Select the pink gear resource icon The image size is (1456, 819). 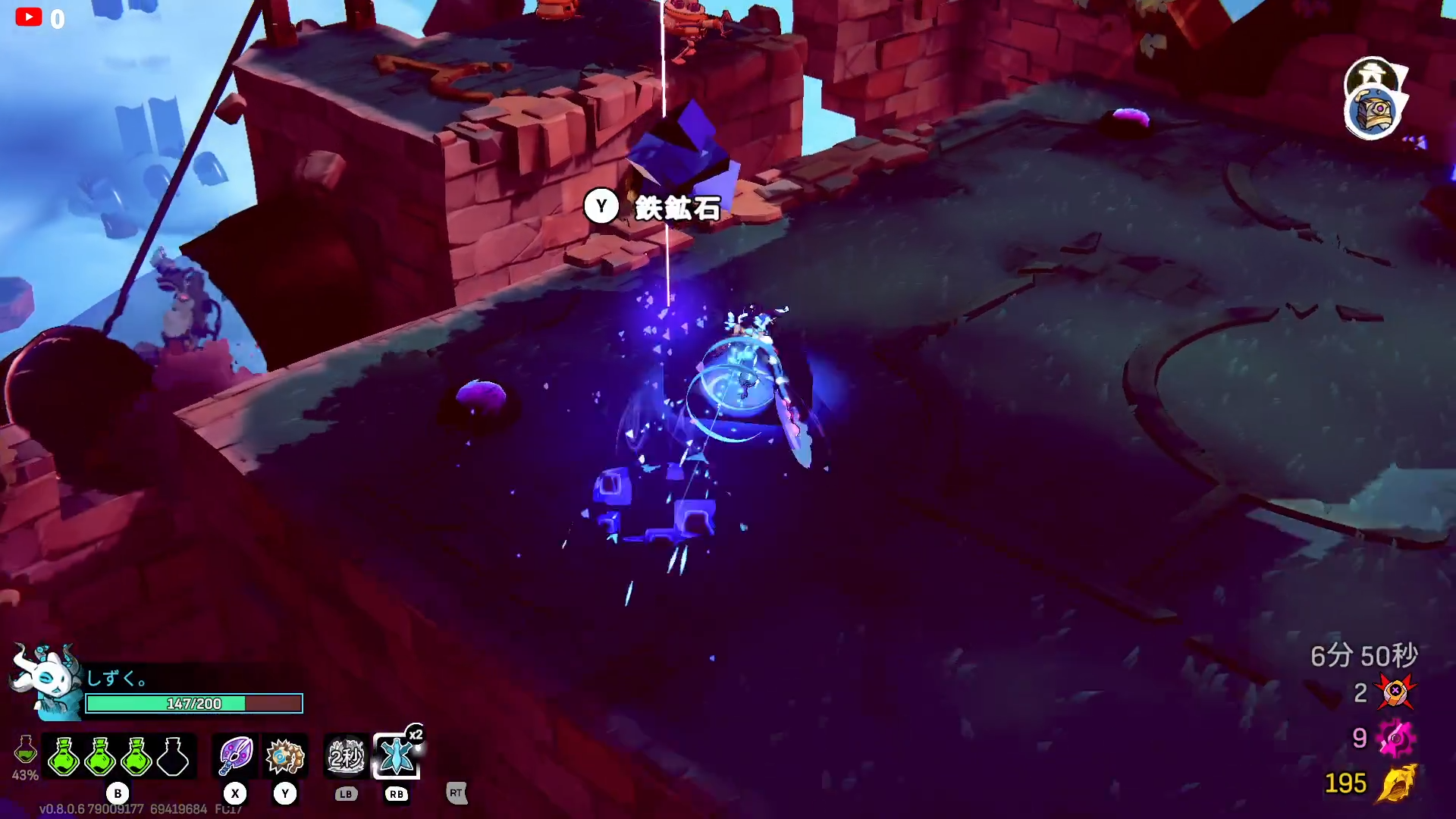click(x=1395, y=738)
